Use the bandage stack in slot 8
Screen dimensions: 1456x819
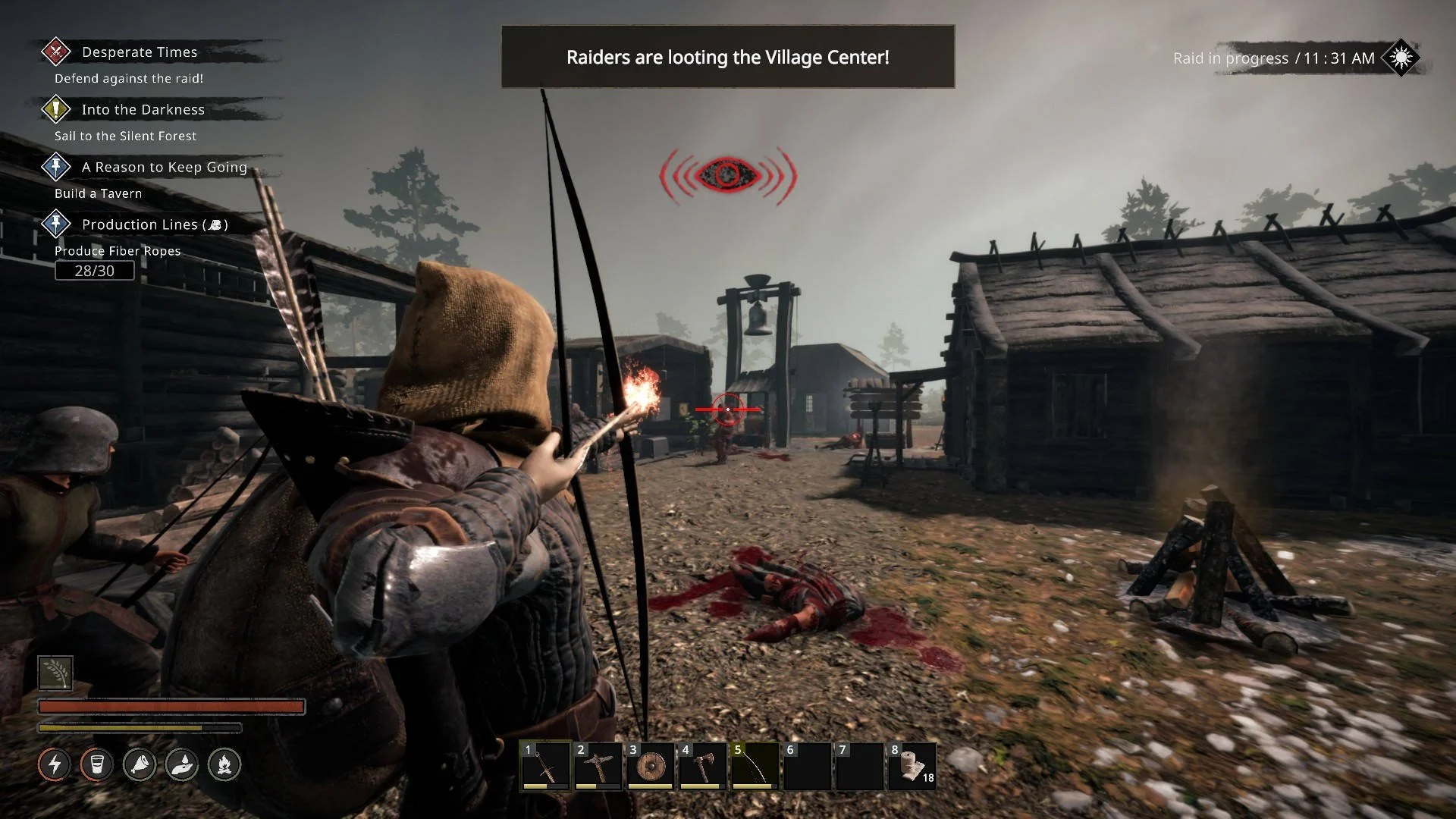click(x=912, y=766)
